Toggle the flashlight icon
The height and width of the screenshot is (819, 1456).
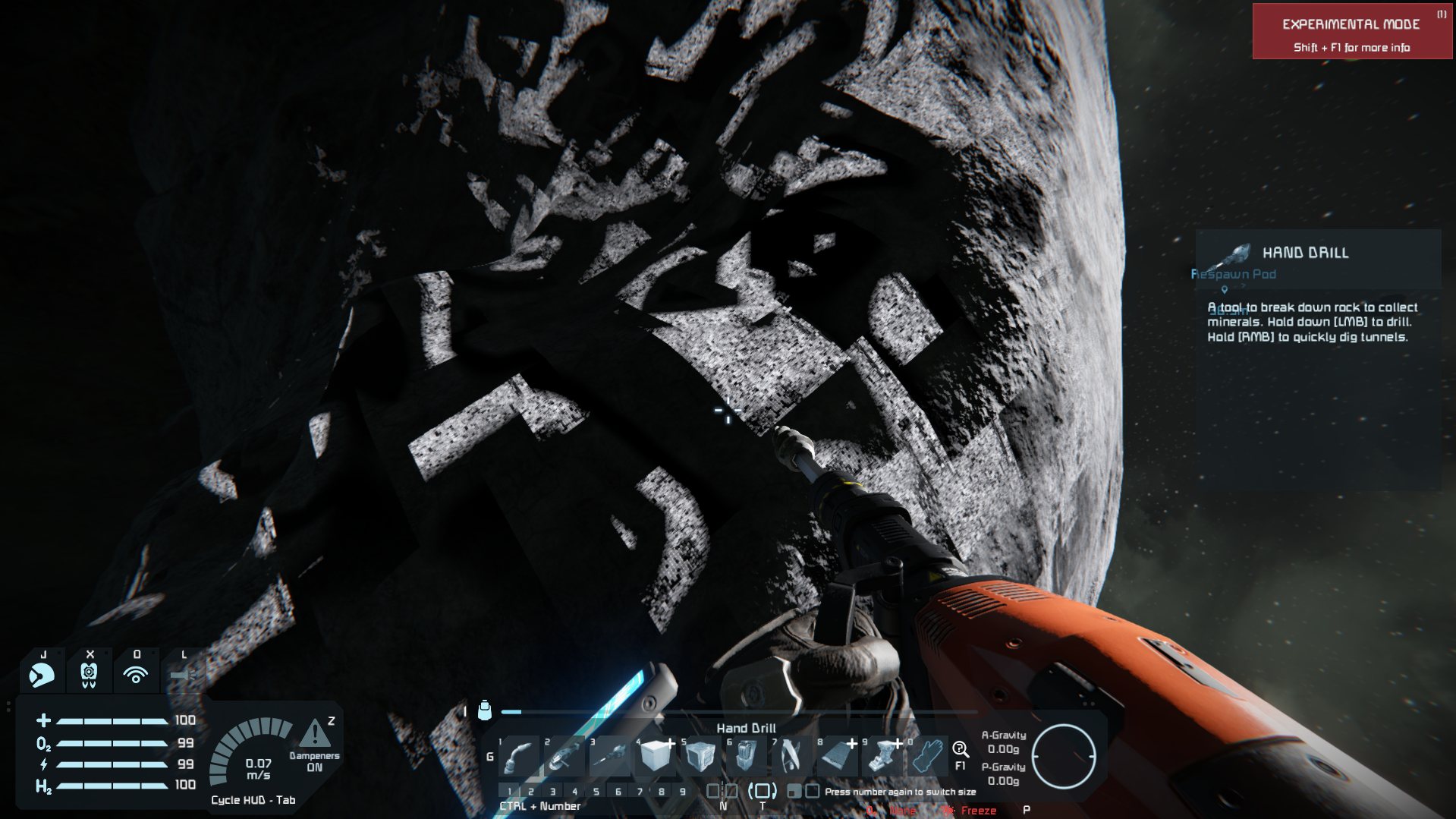point(183,674)
